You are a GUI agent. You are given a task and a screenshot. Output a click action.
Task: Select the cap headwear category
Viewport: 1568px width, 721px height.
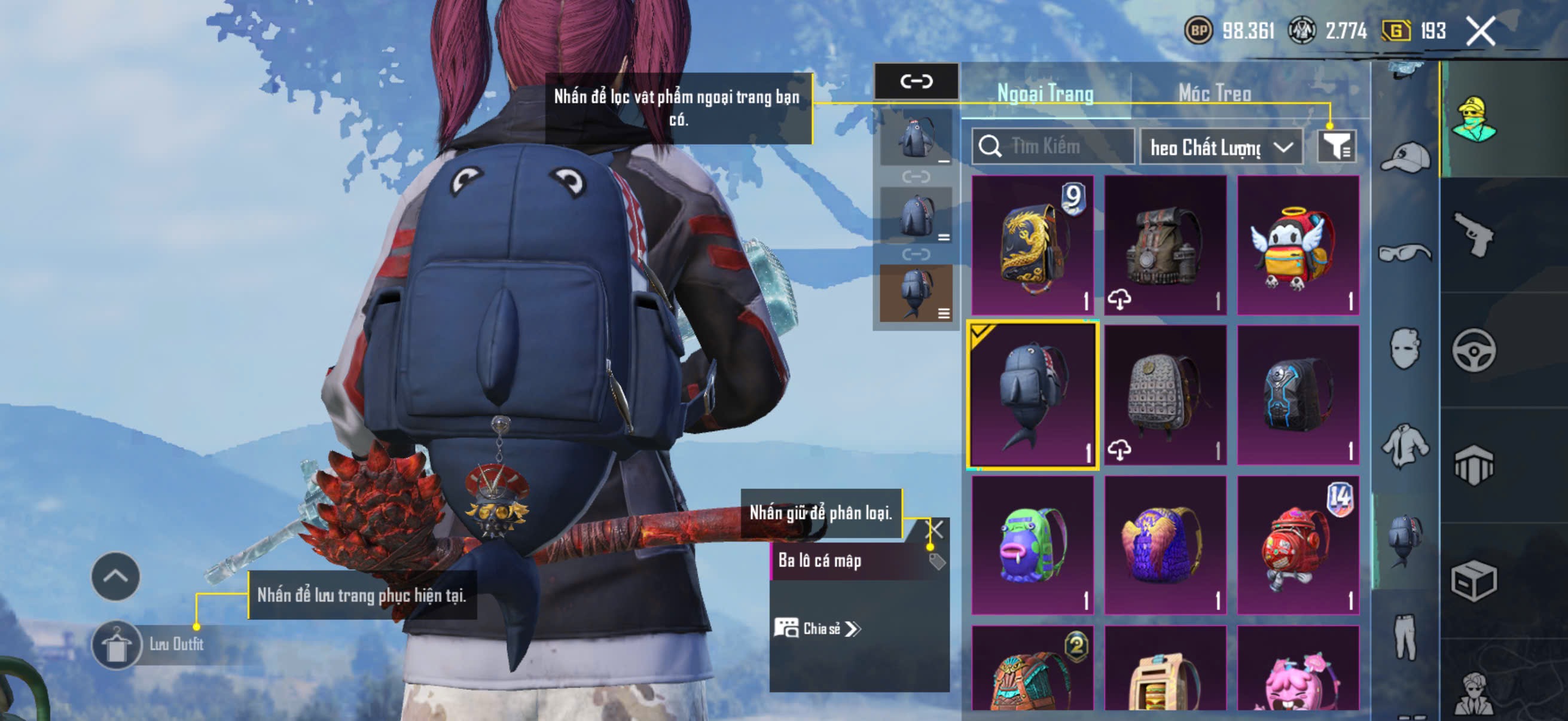coord(1405,158)
